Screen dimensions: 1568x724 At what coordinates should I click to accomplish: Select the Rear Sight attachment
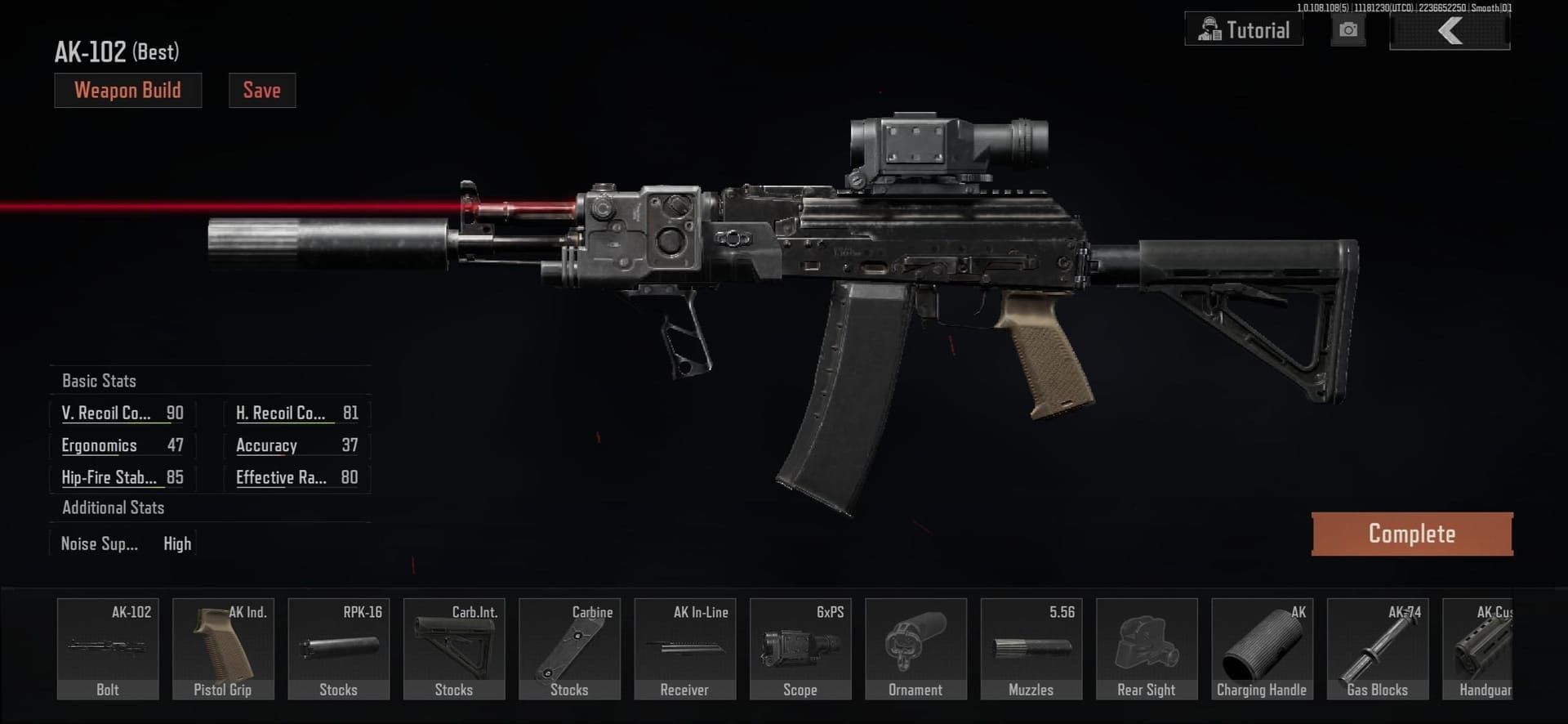point(1147,648)
